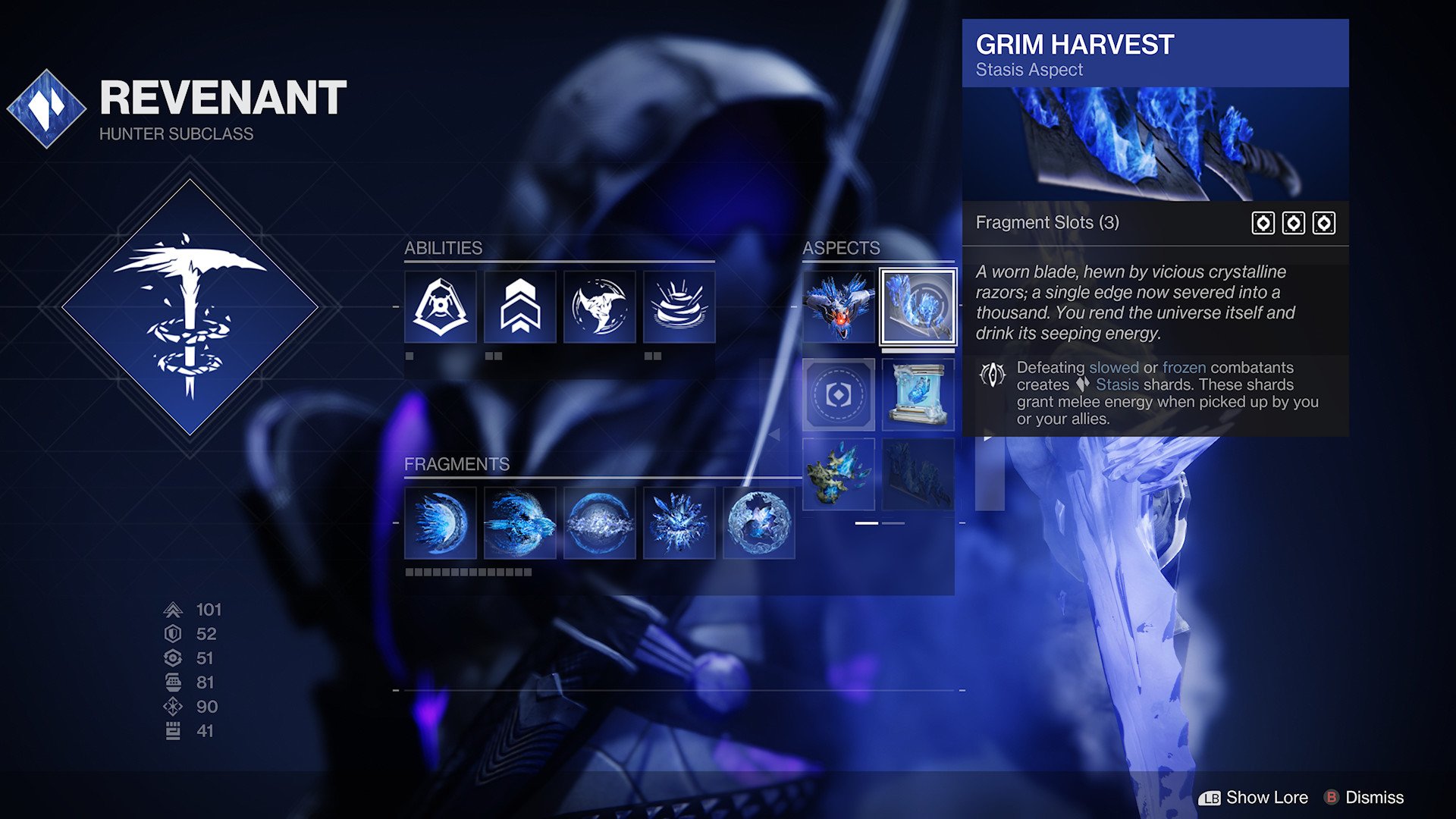Switch to the Fragments section header
This screenshot has width=1456, height=819.
click(457, 464)
